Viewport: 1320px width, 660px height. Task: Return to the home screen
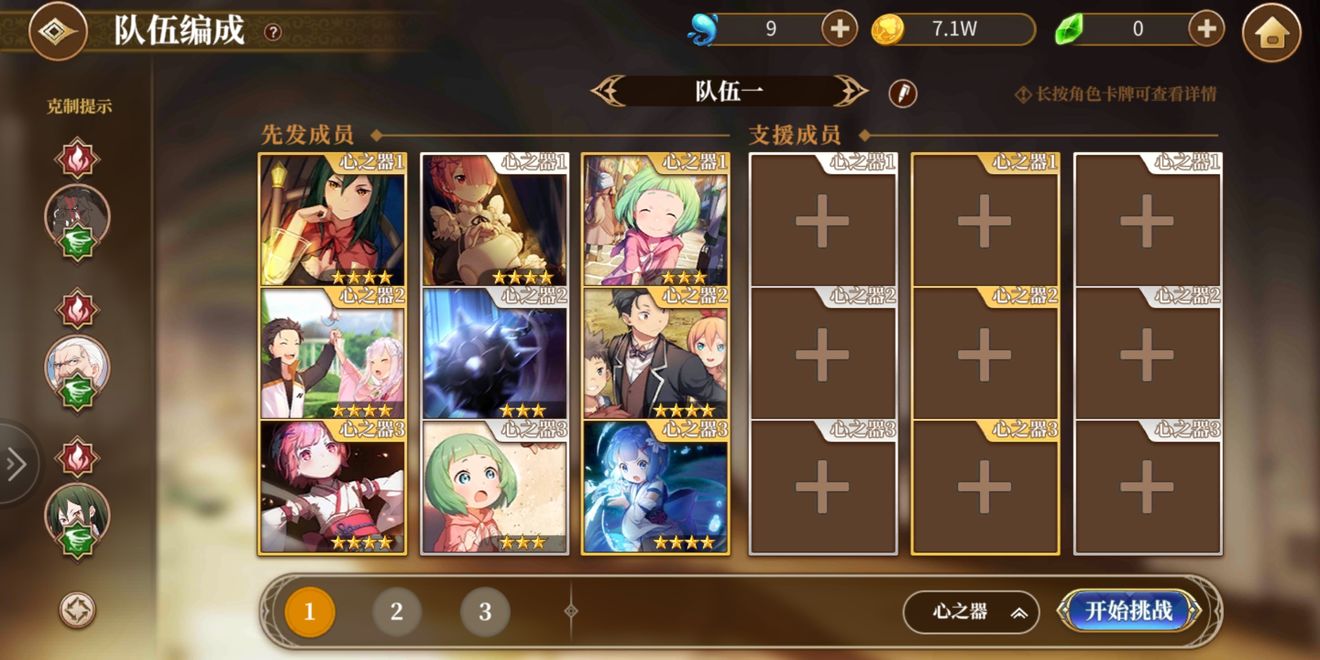[1271, 33]
